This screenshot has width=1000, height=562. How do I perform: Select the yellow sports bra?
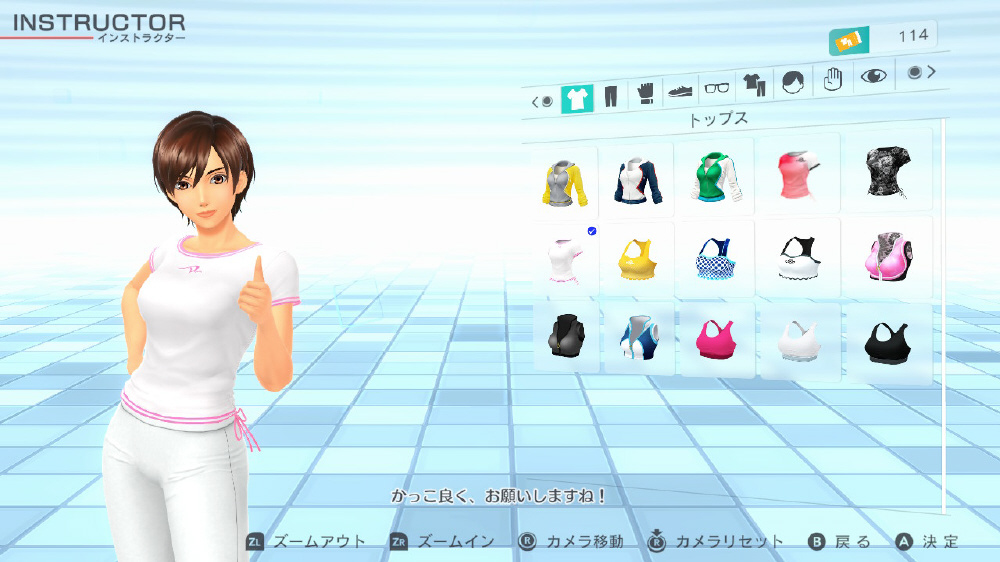pos(636,260)
